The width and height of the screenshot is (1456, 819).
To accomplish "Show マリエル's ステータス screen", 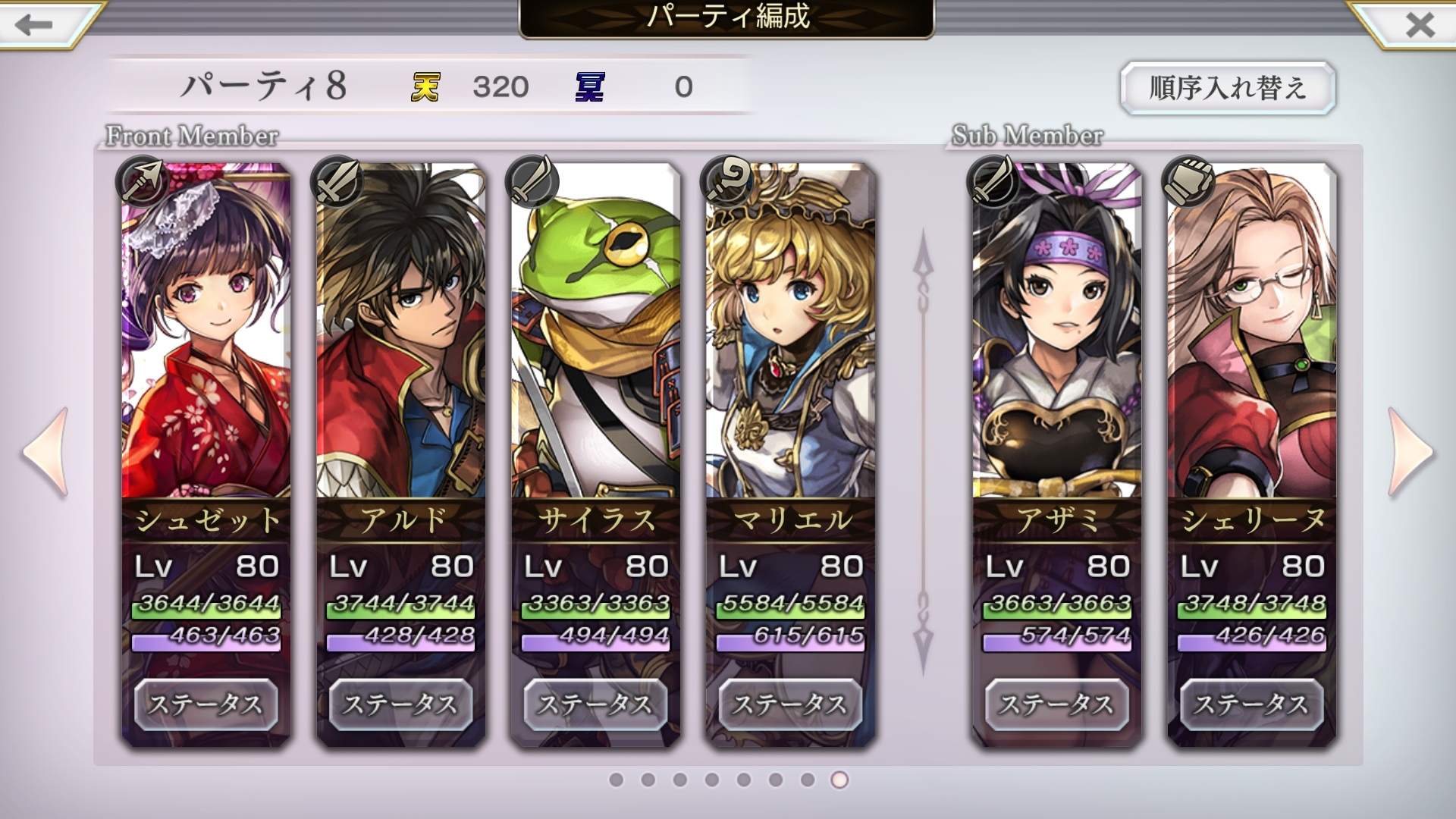I will point(790,704).
